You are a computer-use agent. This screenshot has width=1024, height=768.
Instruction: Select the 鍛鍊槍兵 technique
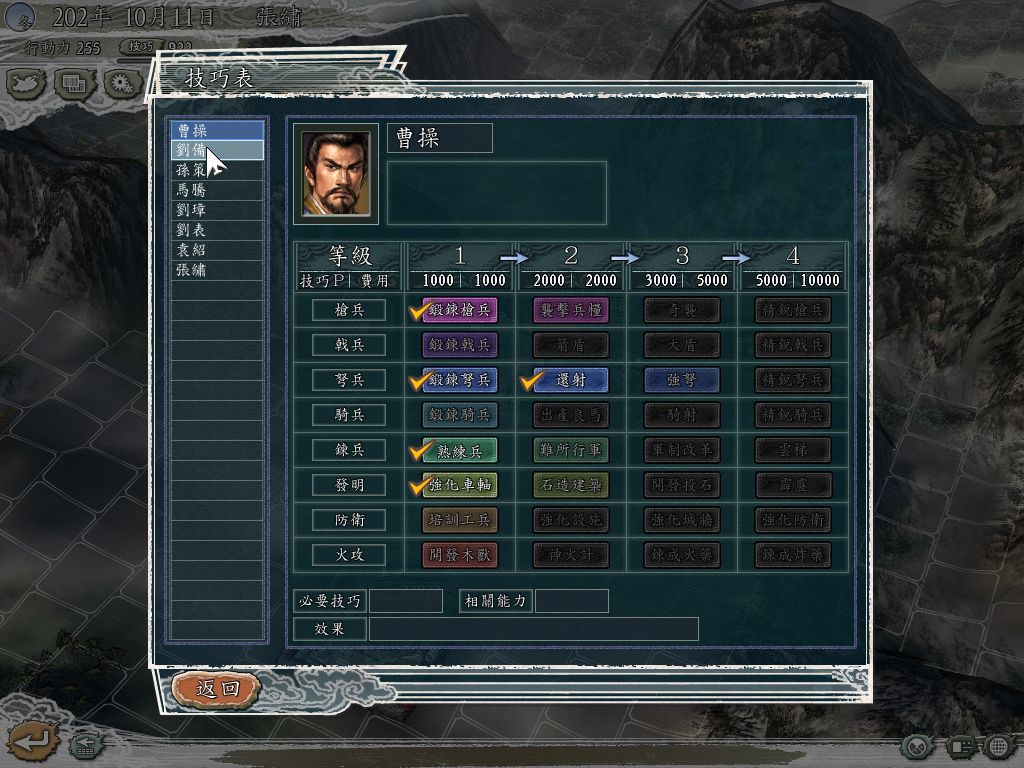(x=460, y=311)
